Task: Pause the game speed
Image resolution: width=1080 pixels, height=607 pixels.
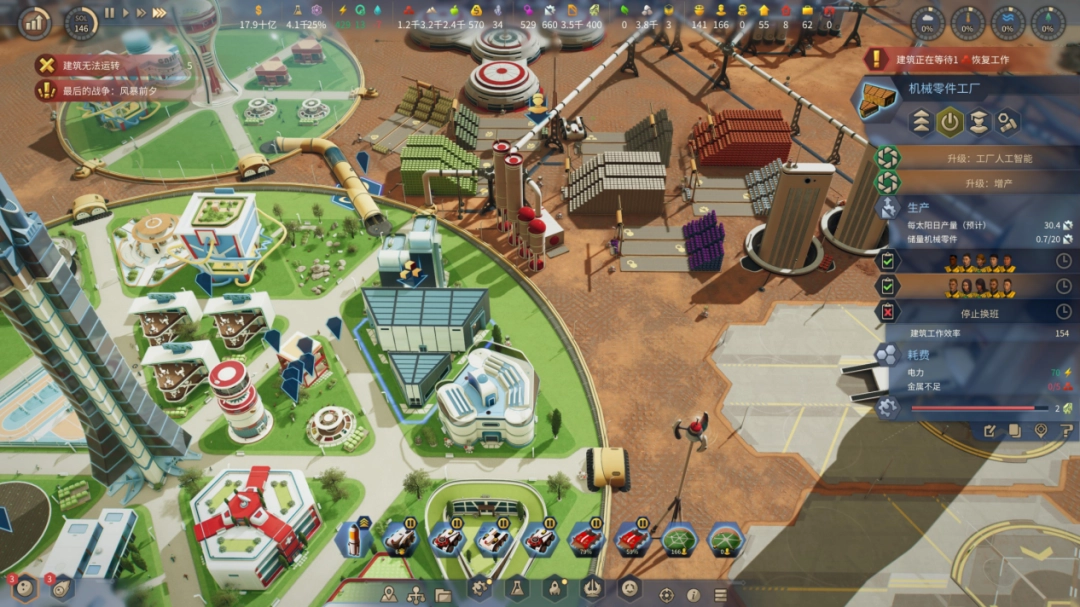Action: pos(110,13)
